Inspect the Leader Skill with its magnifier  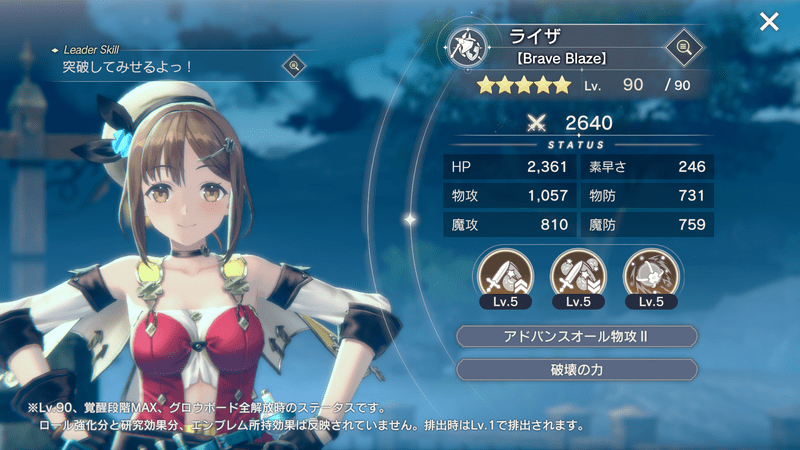click(x=294, y=66)
